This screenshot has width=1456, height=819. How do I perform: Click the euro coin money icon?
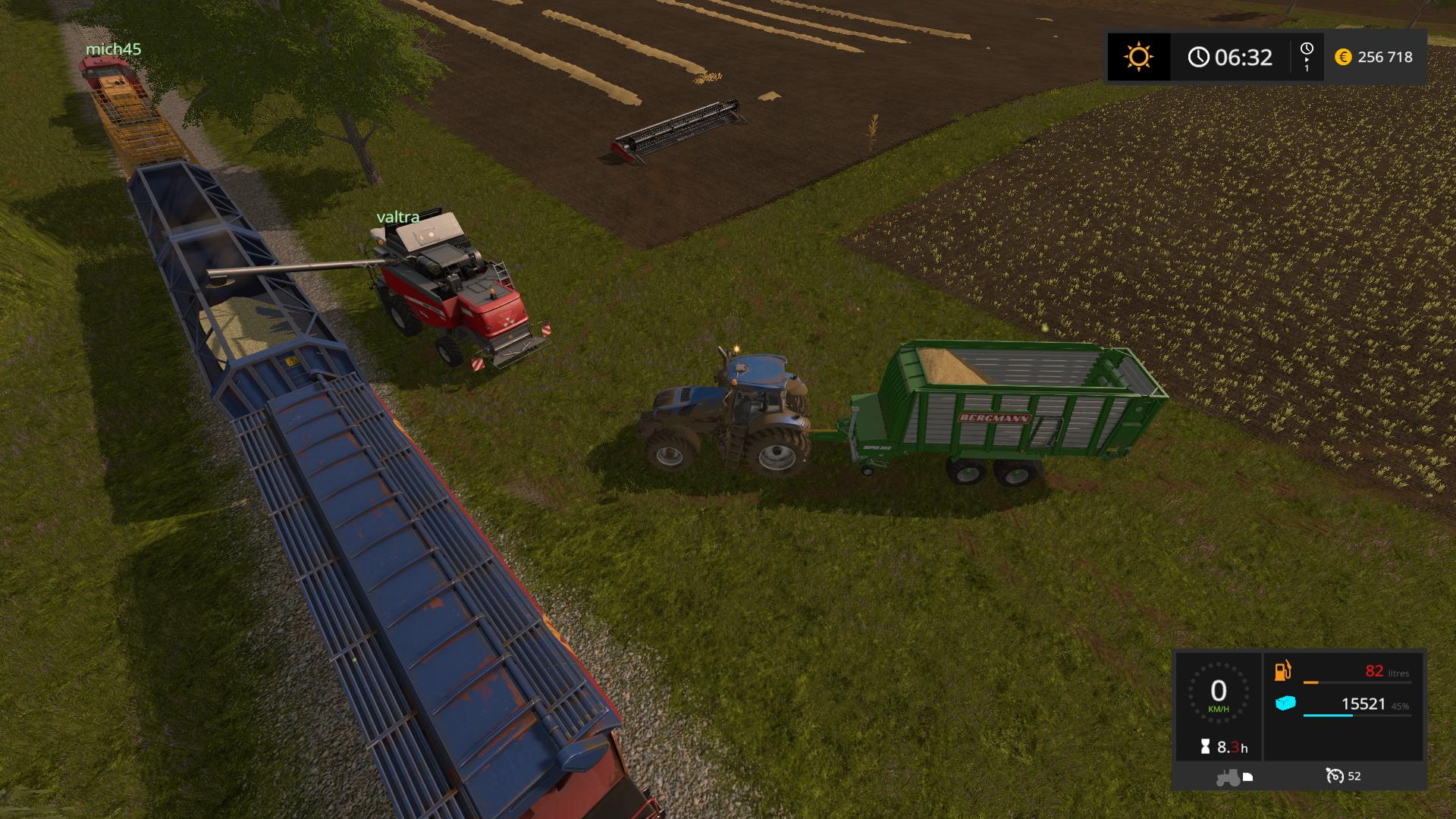1343,57
